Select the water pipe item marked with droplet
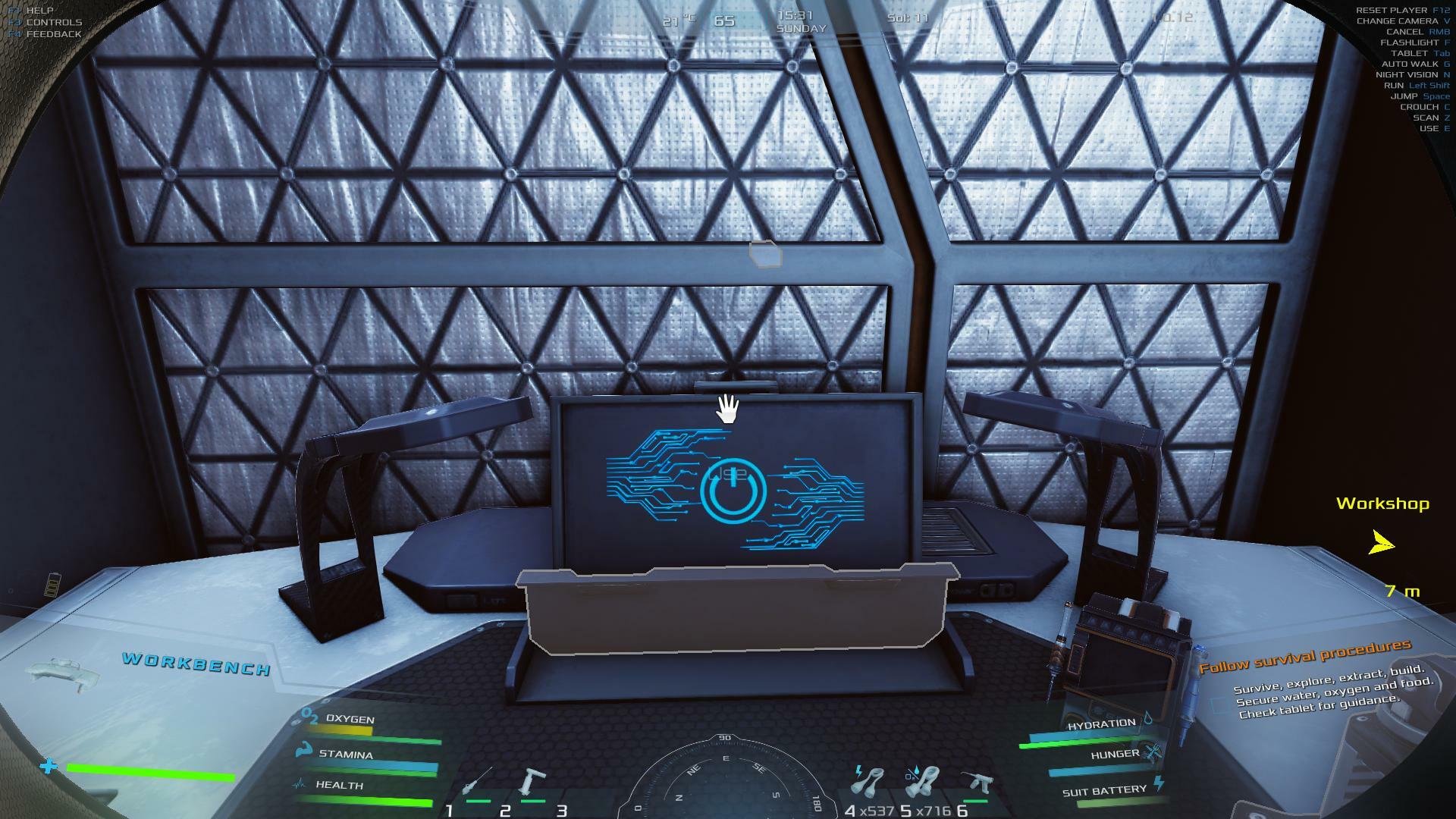Viewport: 1456px width, 819px height. [924, 783]
